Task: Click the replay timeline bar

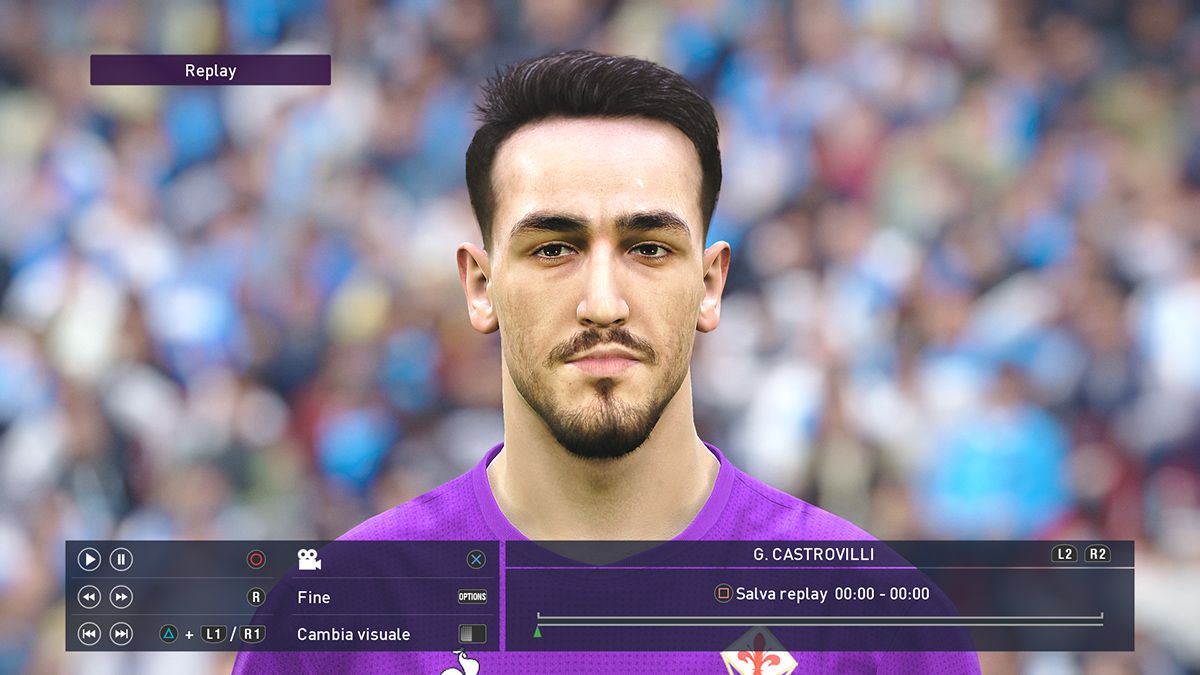Action: (820, 623)
